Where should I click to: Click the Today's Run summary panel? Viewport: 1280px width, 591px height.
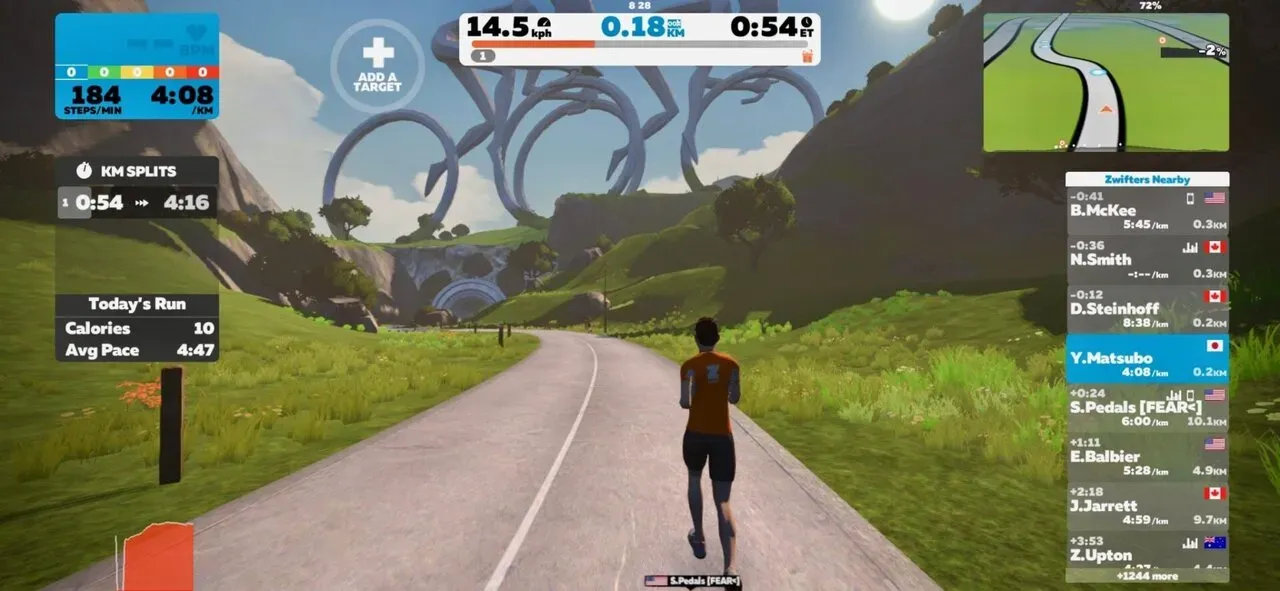click(x=137, y=327)
